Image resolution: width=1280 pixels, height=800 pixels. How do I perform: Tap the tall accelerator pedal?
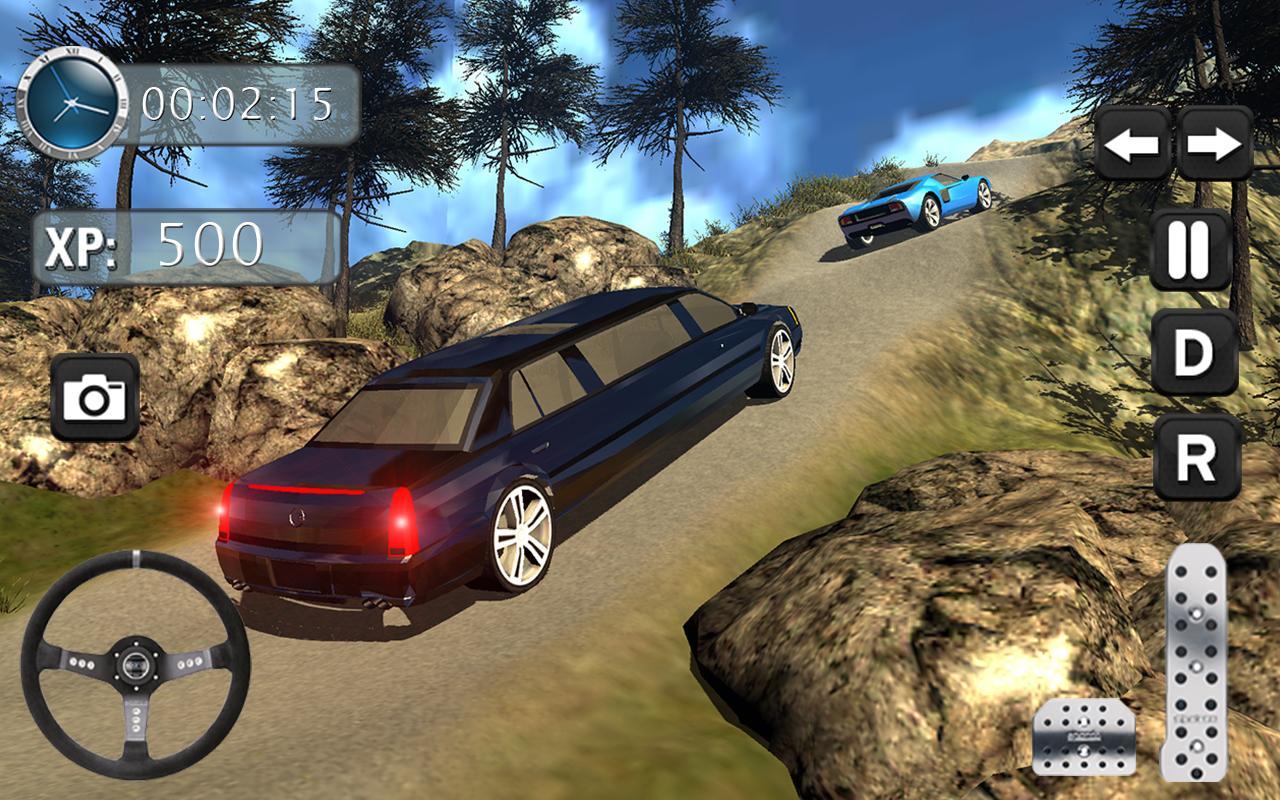[x=1195, y=662]
